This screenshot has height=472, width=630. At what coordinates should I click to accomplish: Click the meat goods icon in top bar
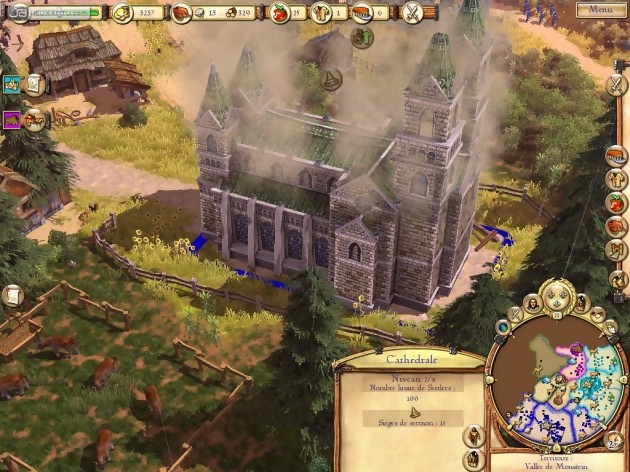click(x=183, y=13)
